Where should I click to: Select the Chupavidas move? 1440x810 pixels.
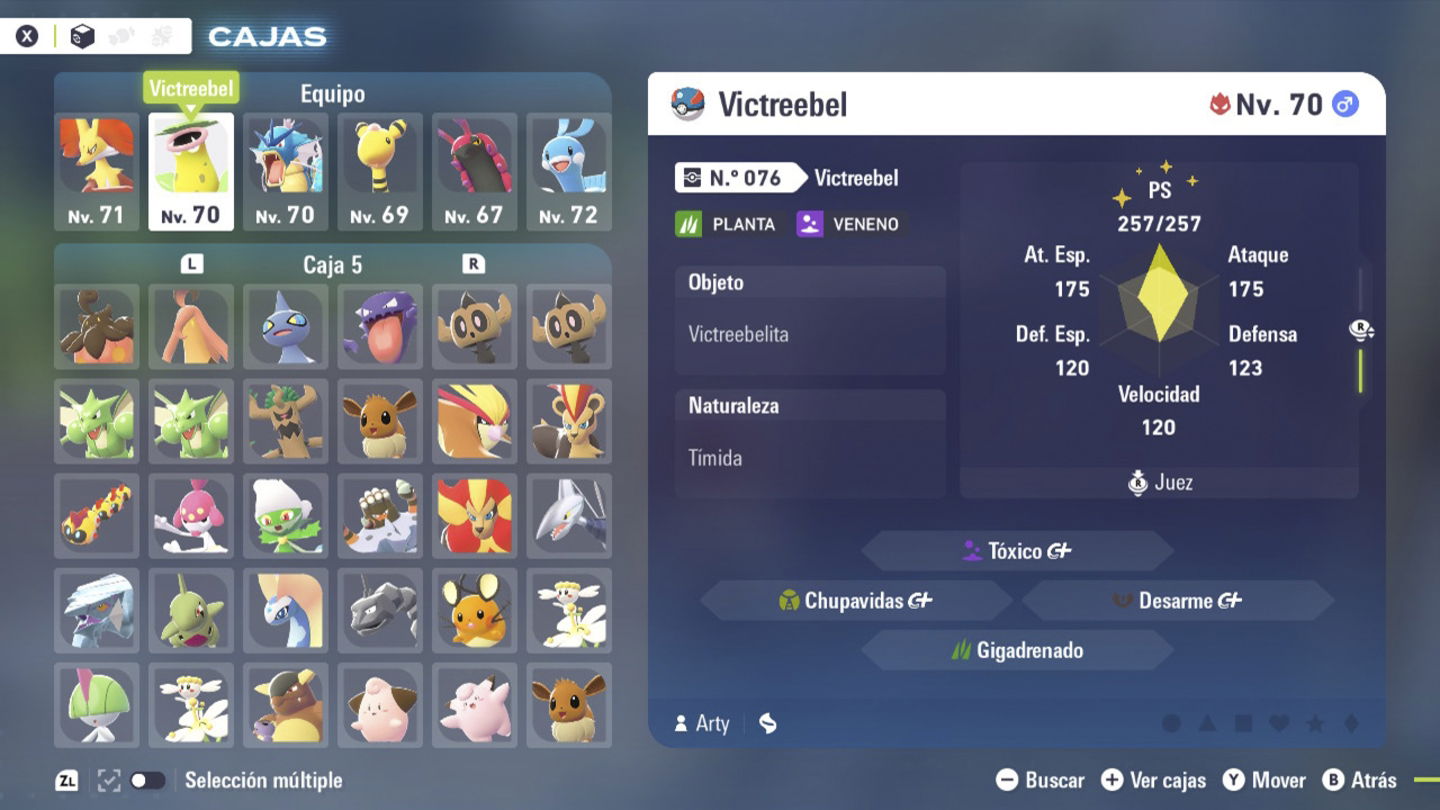point(856,601)
